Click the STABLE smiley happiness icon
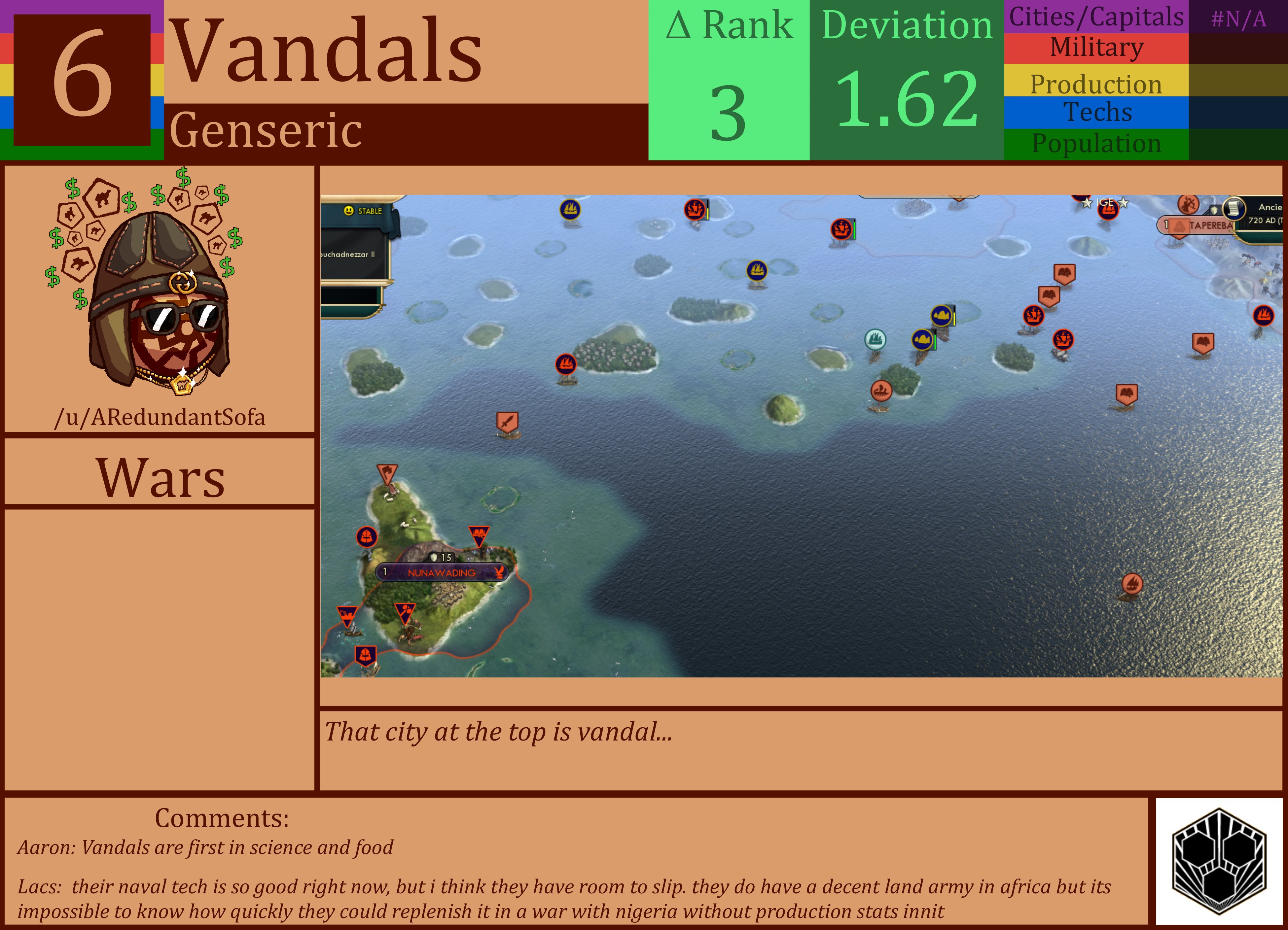Screen dimensions: 1288x930 [349, 211]
